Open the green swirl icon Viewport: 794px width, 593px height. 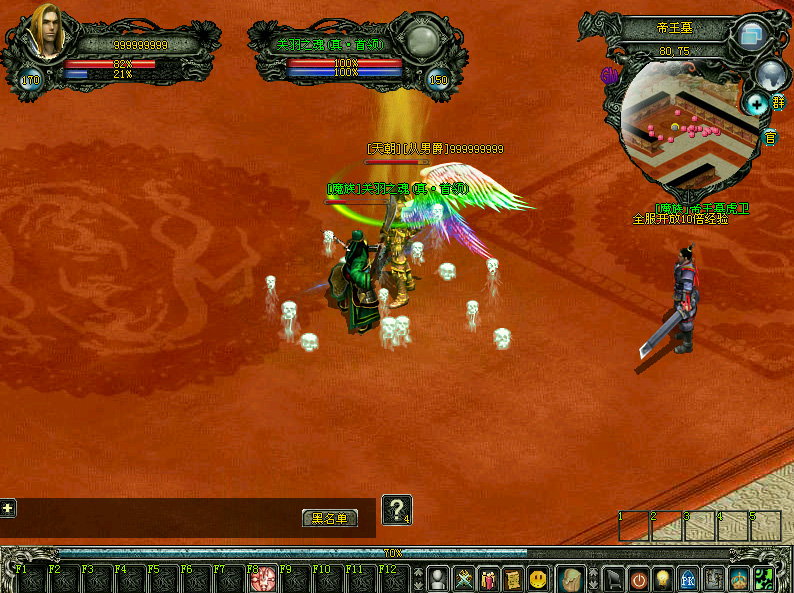click(x=763, y=578)
